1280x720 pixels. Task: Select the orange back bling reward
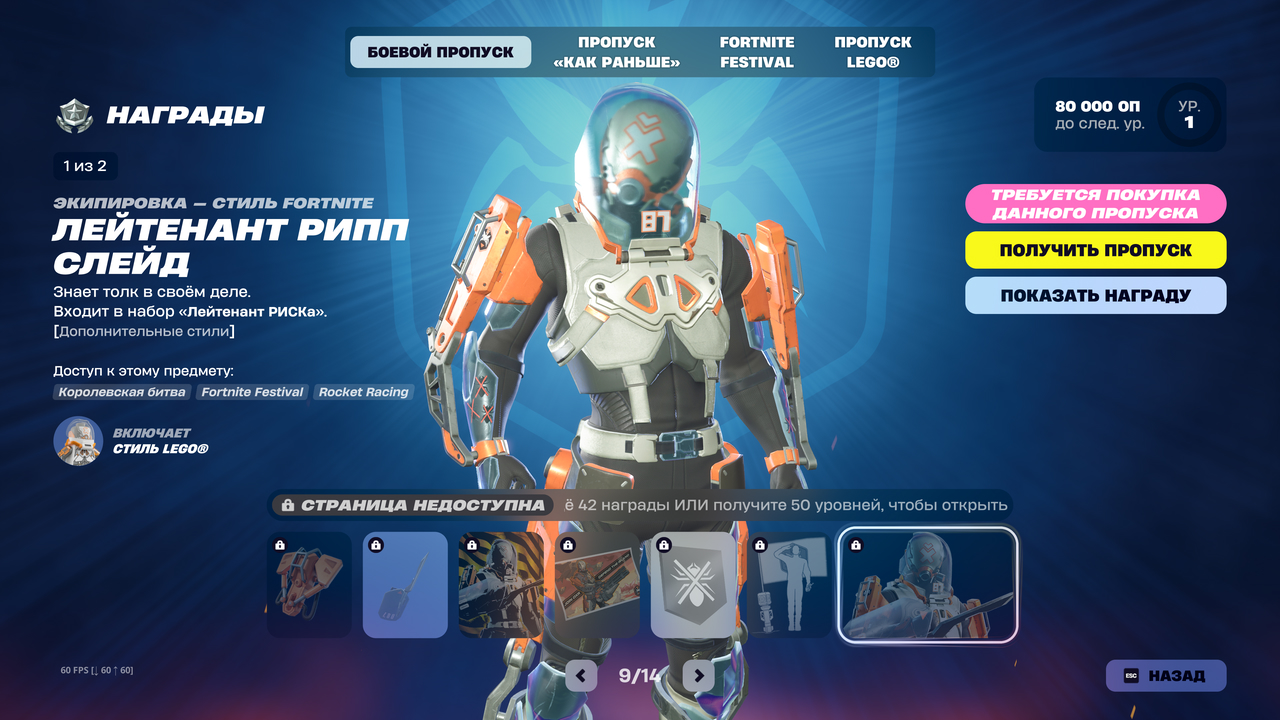pos(309,585)
